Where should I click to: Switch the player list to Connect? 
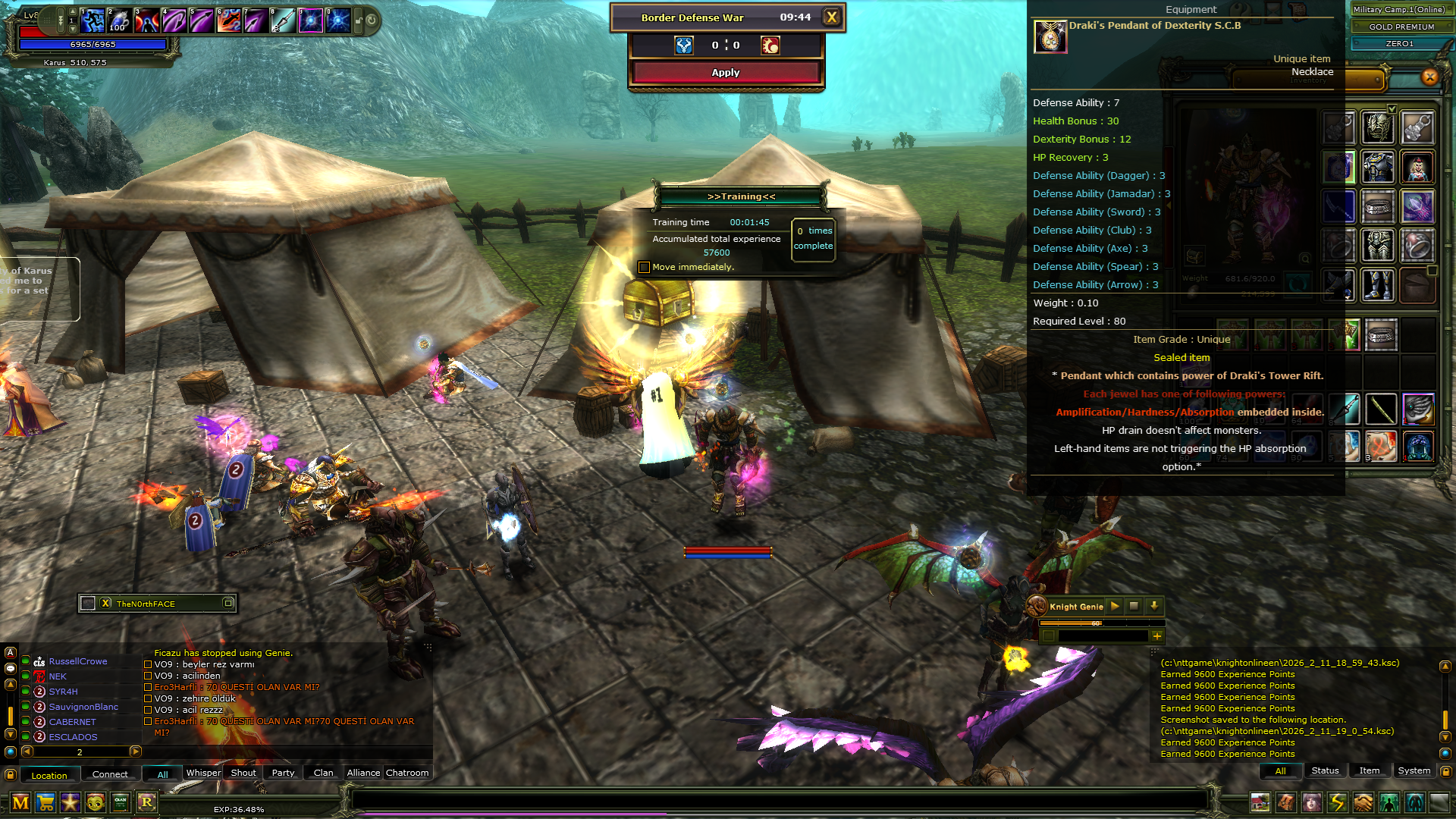(110, 774)
